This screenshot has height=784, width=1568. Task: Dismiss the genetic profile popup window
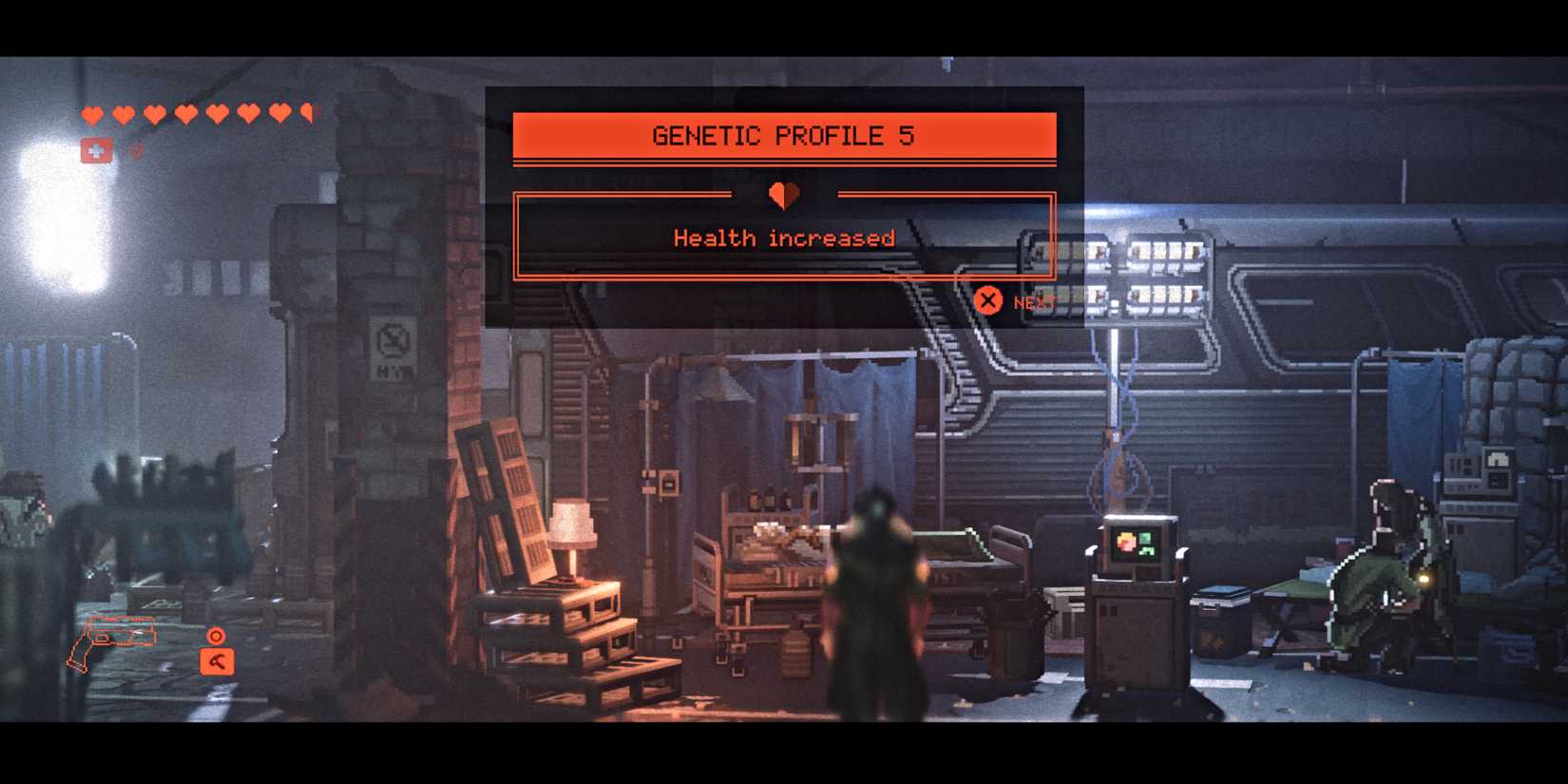pos(989,301)
